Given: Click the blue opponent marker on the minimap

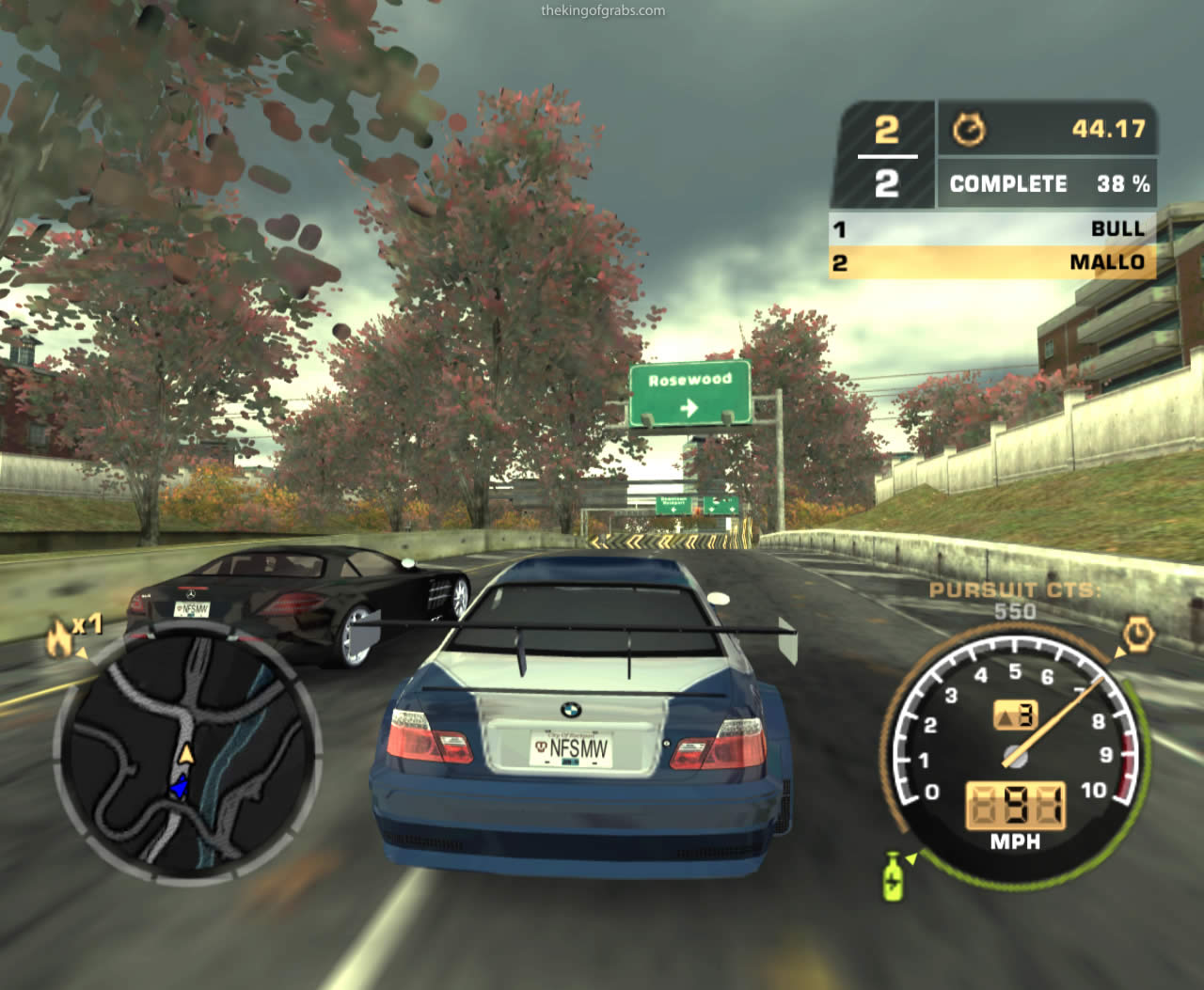Looking at the screenshot, I should point(179,788).
